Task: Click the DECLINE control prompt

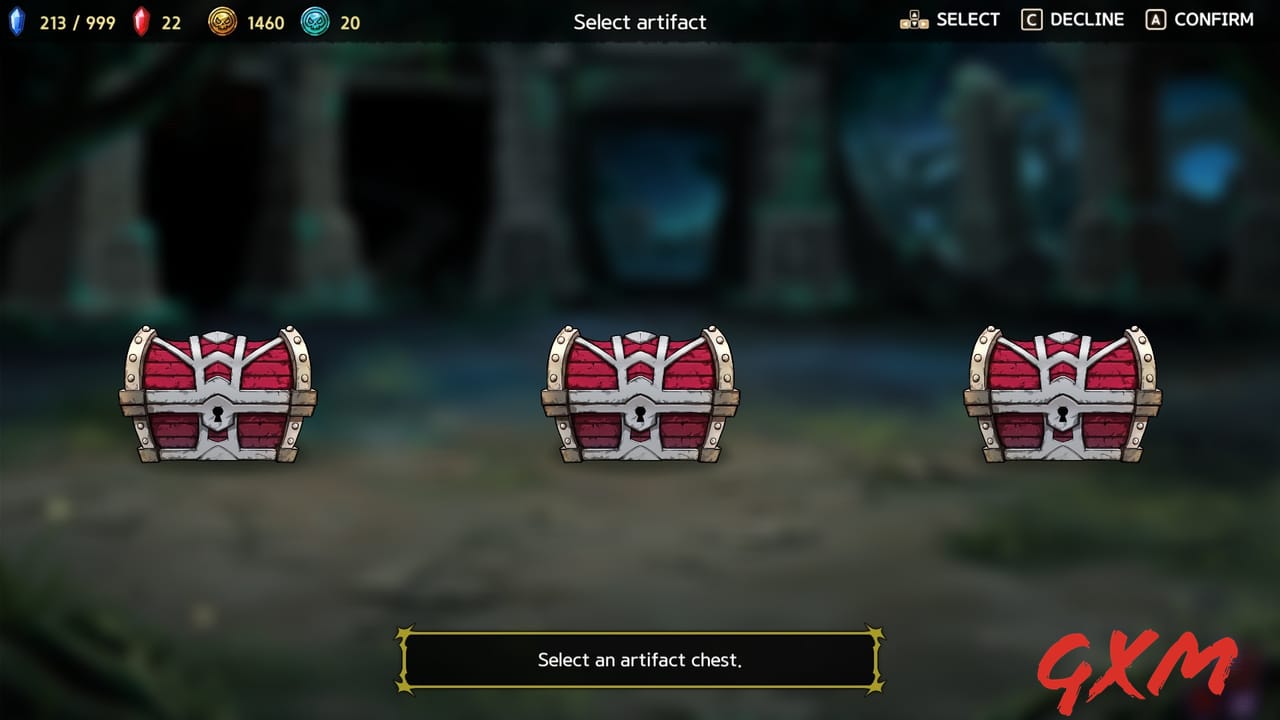Action: [x=1086, y=18]
